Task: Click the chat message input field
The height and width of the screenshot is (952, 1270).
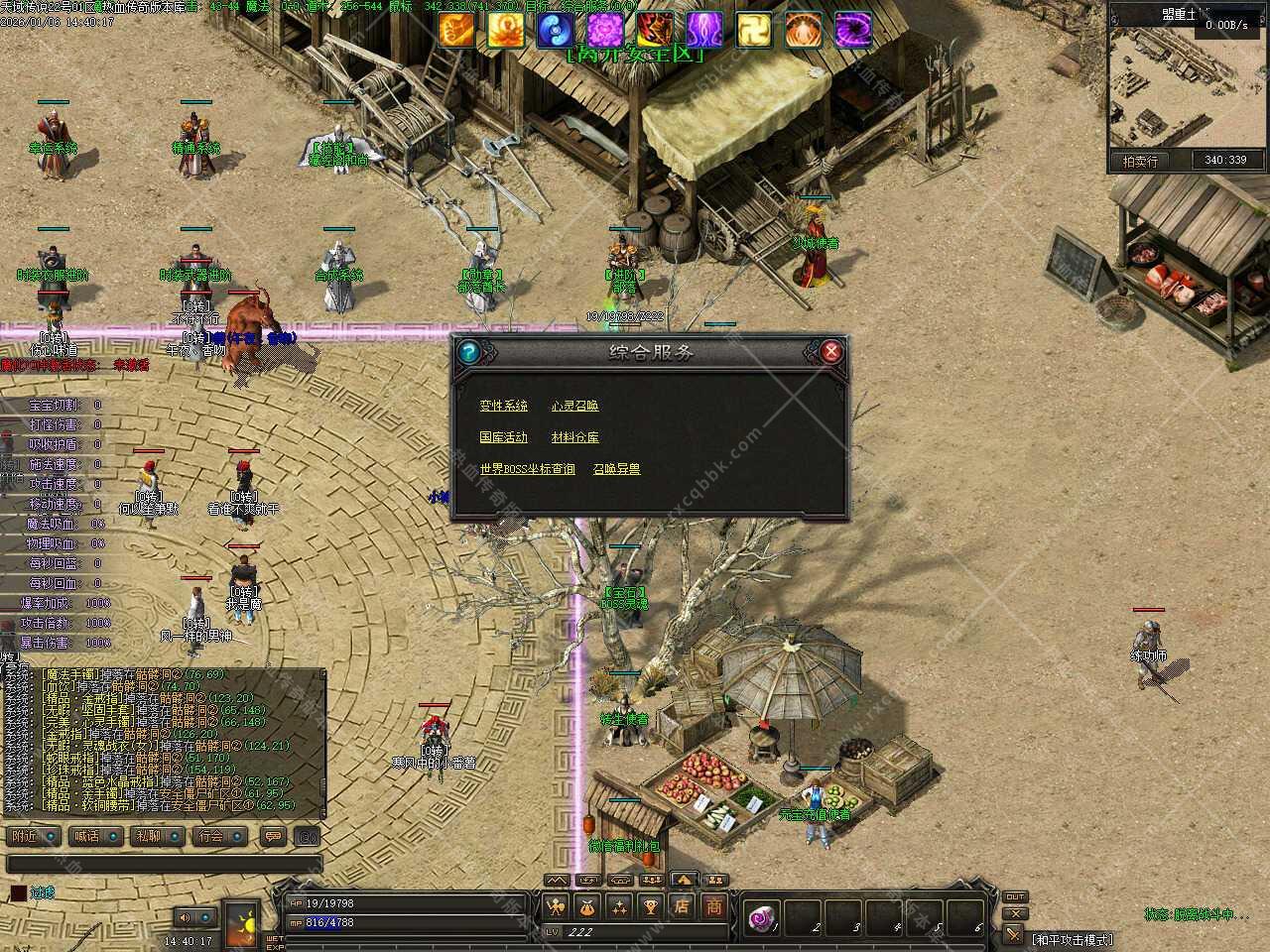Action: [164, 865]
